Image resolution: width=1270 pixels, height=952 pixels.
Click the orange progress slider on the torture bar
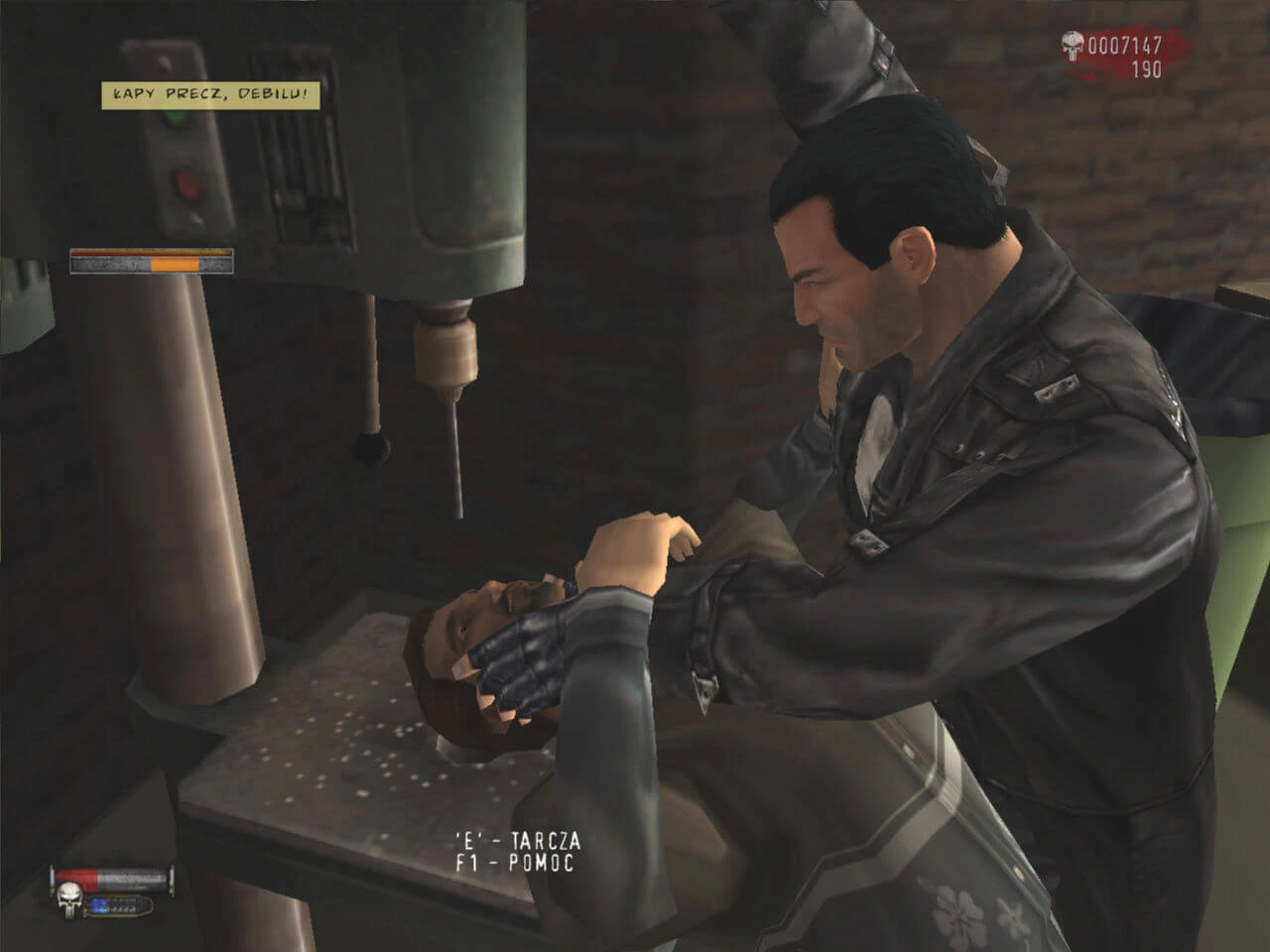point(174,264)
